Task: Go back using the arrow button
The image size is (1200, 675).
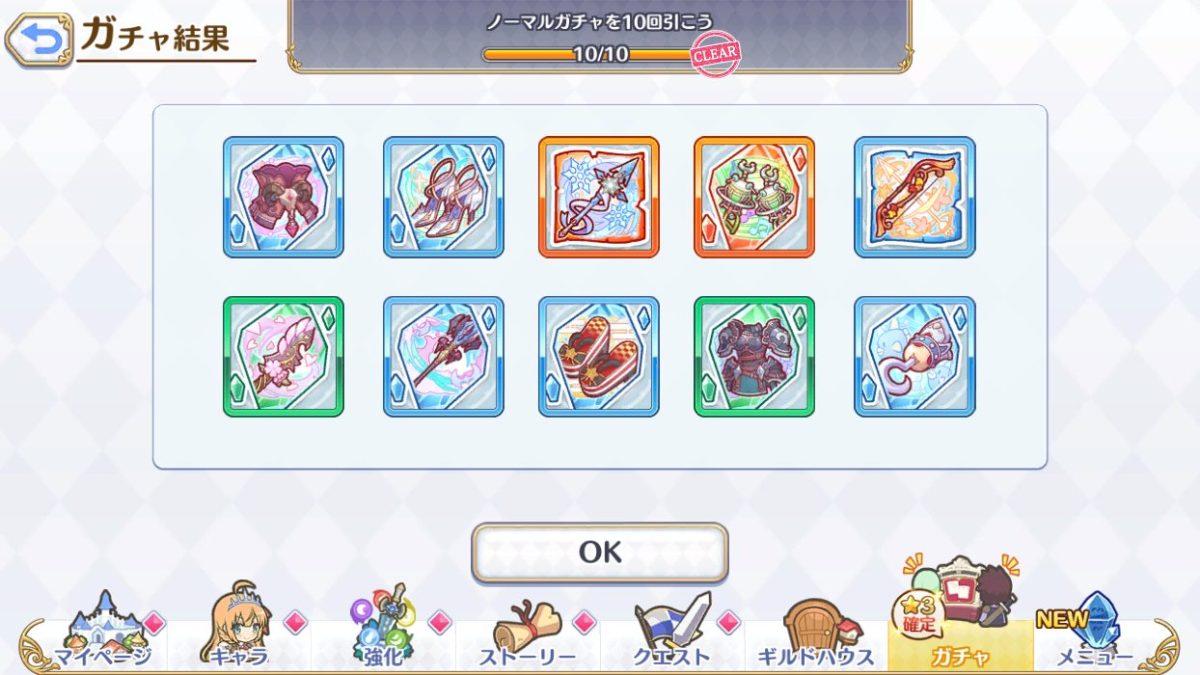Action: (x=39, y=39)
